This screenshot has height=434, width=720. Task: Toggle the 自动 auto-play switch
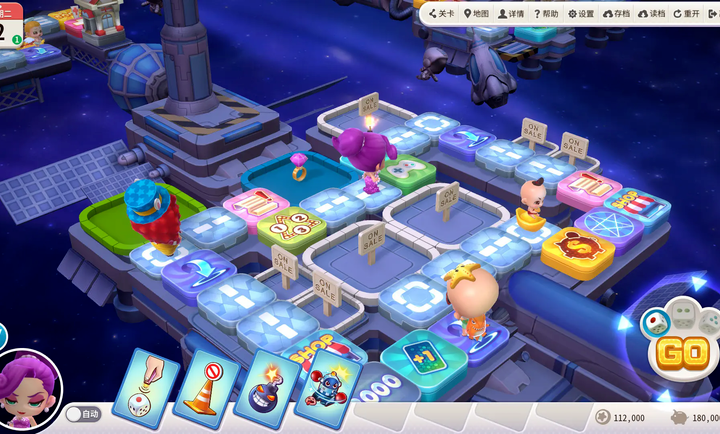pos(84,413)
